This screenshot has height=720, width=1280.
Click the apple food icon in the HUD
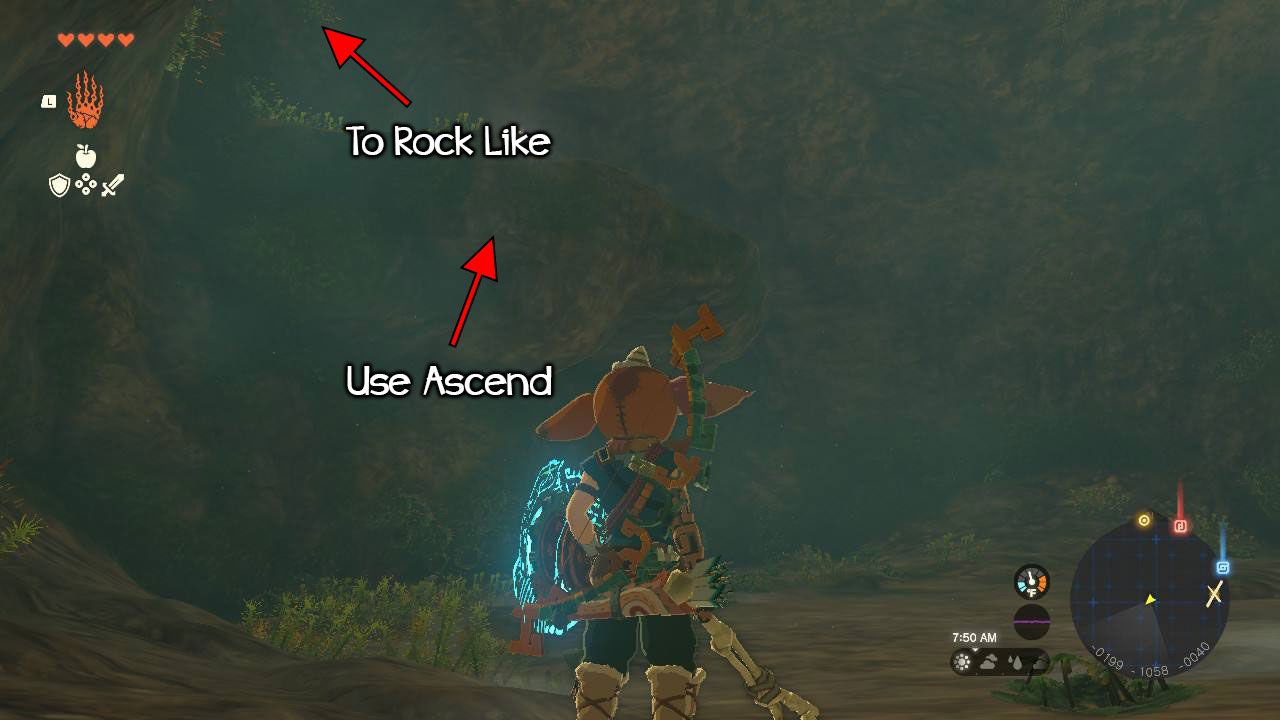pyautogui.click(x=85, y=155)
